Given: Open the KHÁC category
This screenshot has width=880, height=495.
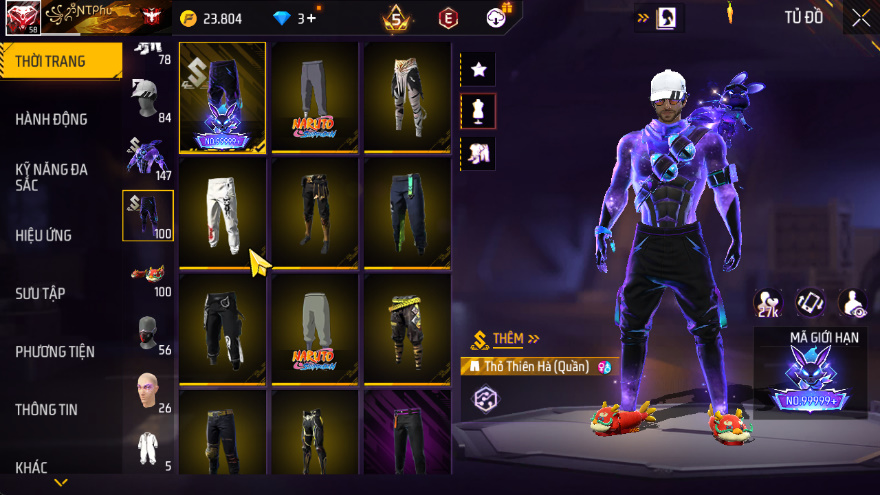Looking at the screenshot, I should (x=31, y=467).
